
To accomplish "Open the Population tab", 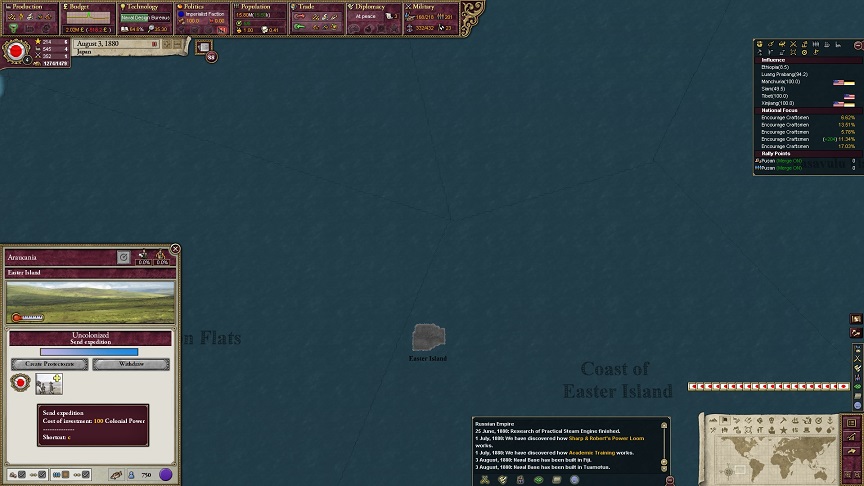I will (261, 7).
